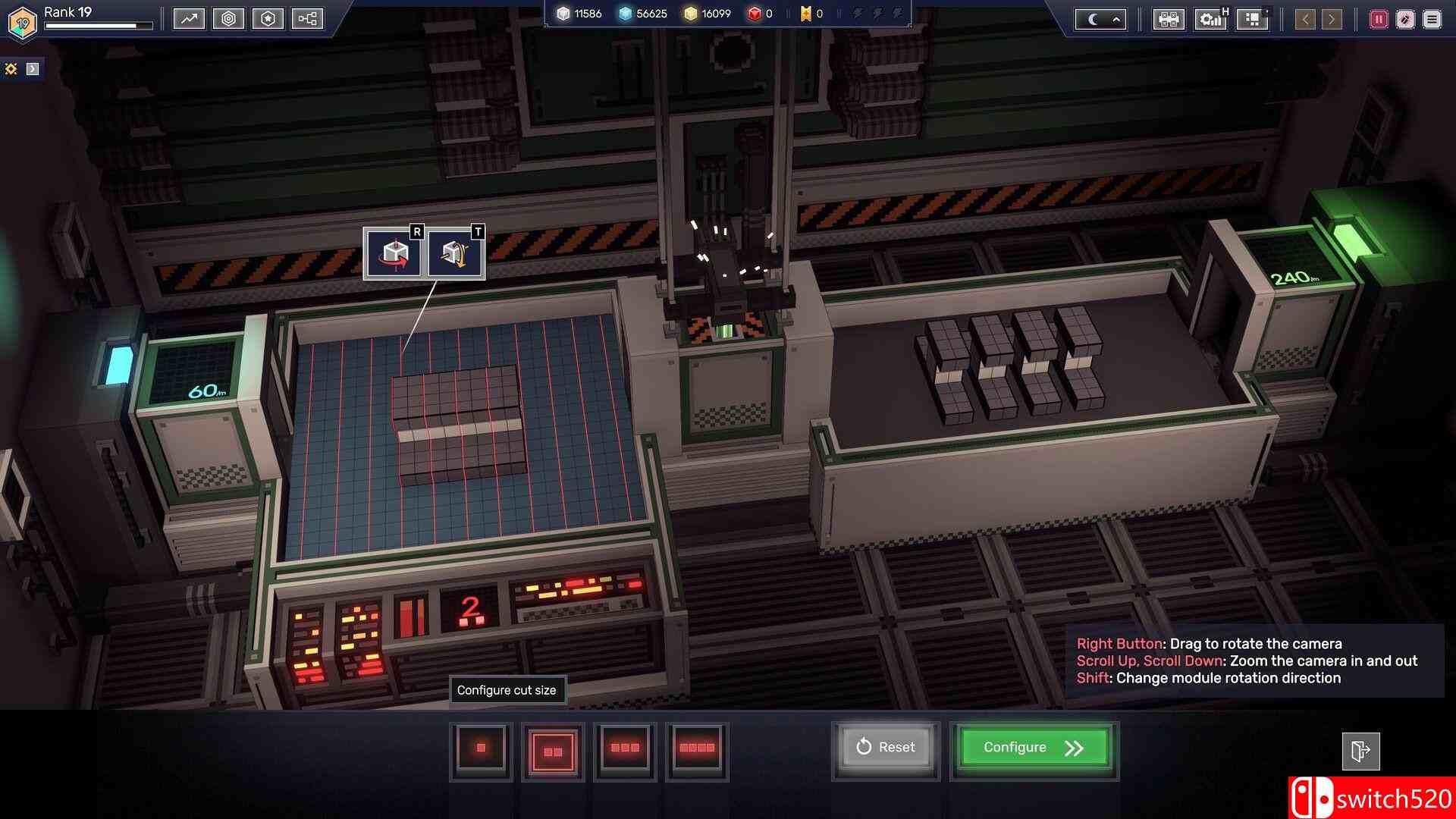
Task: Select the three-cut size option
Action: pos(625,748)
